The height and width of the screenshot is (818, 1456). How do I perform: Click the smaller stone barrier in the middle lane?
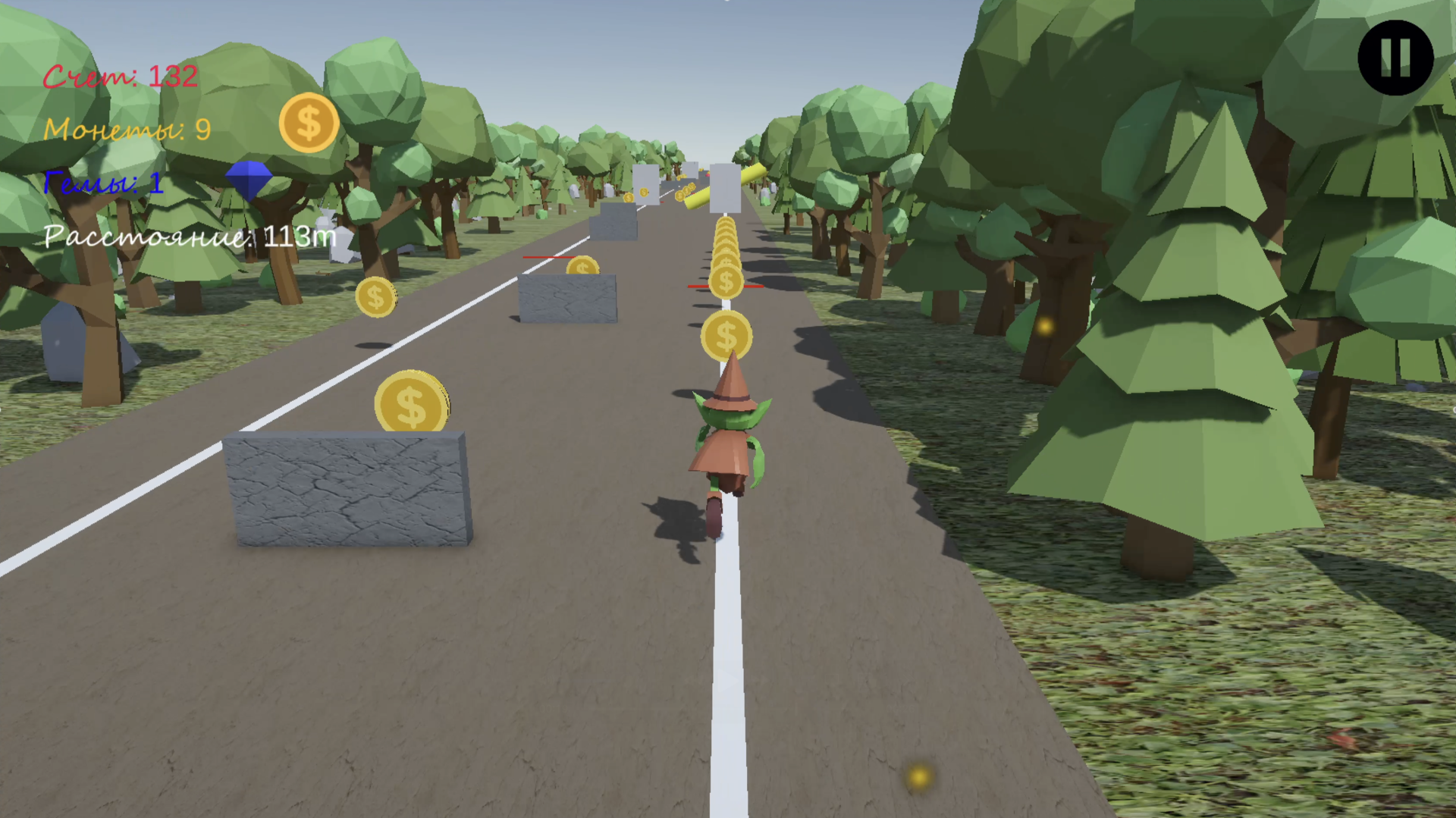[x=567, y=298]
